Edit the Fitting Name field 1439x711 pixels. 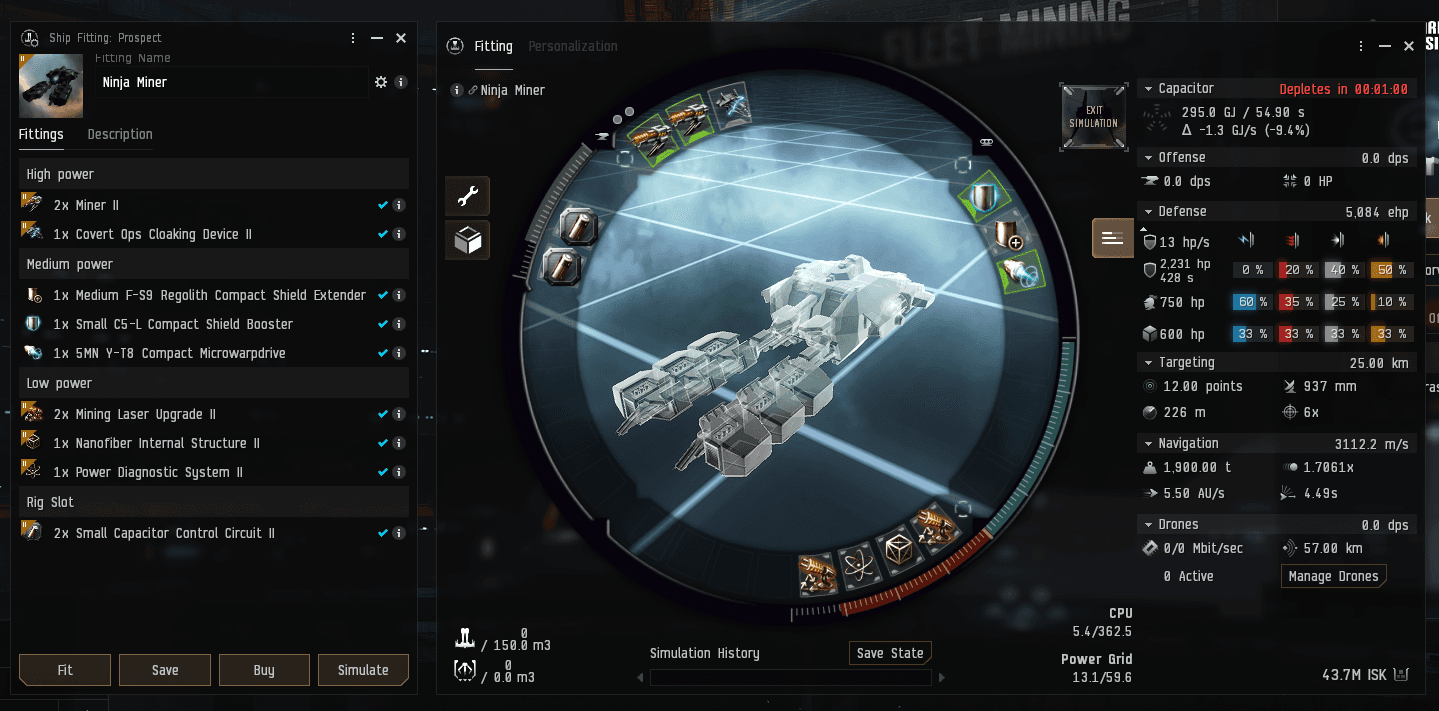point(230,82)
